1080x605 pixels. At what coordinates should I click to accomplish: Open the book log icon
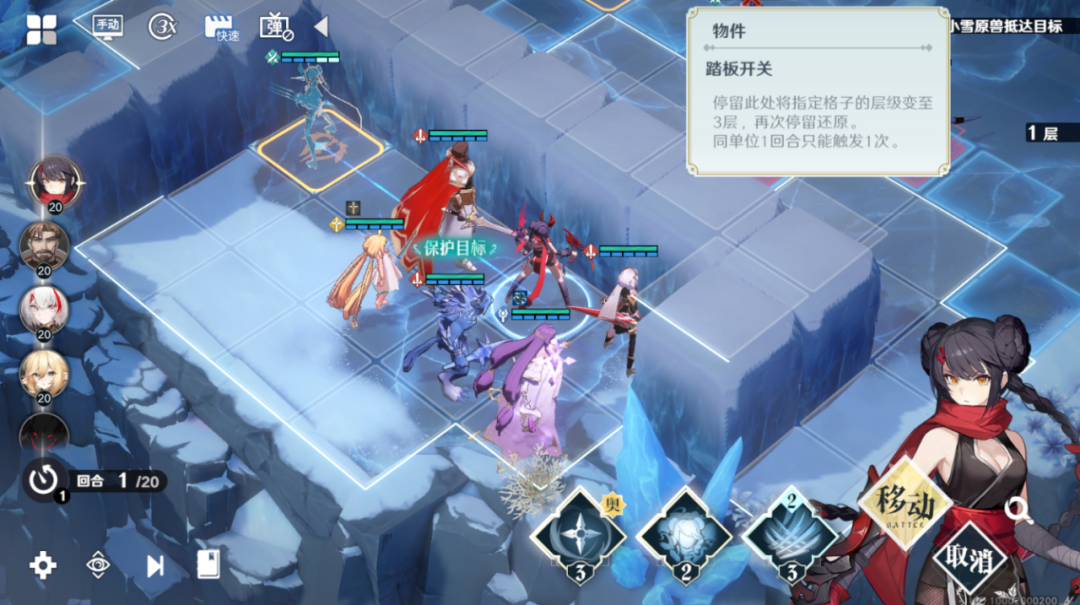[208, 565]
